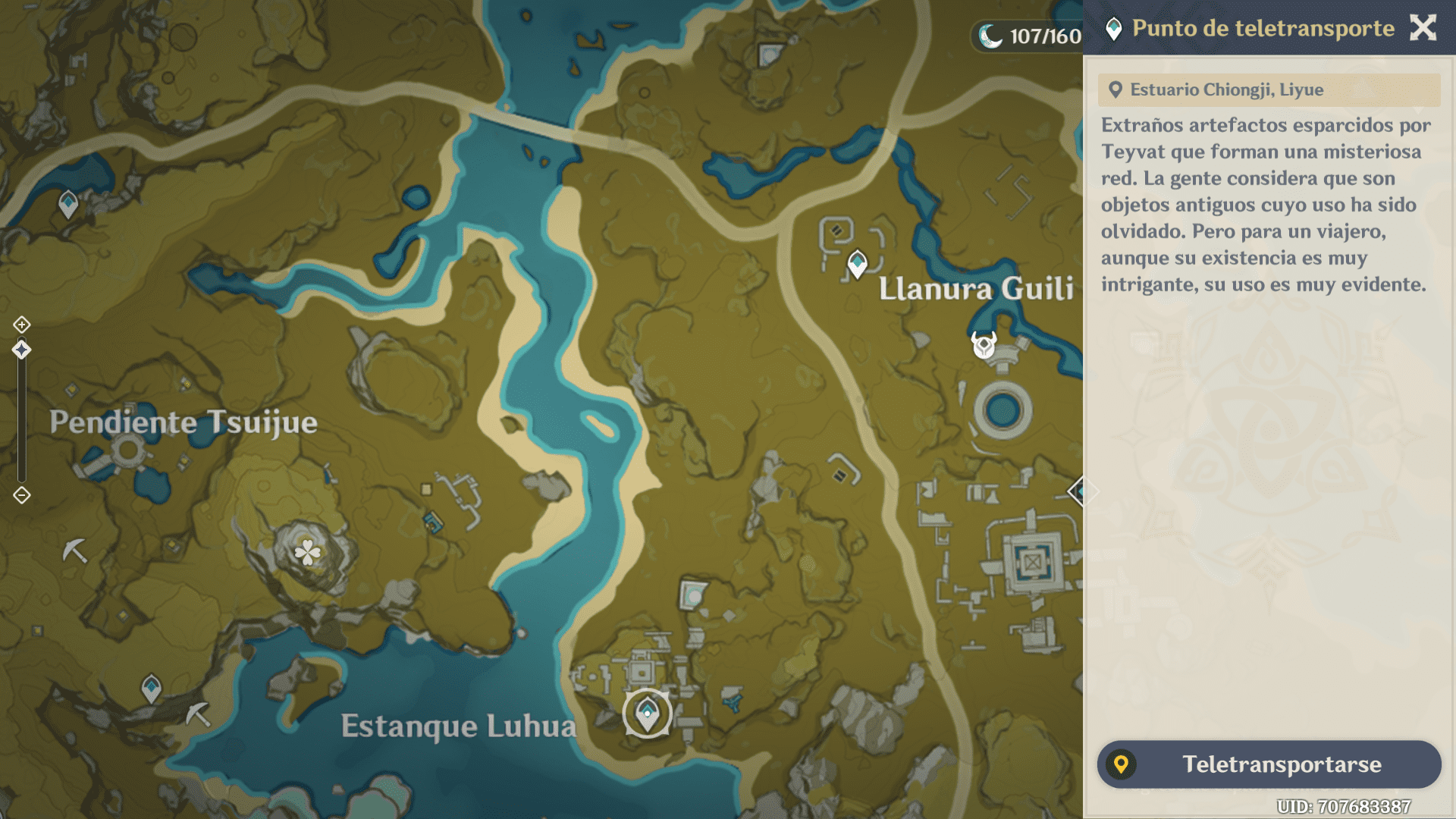Open the resin counter showing 107/160
The height and width of the screenshot is (819, 1456).
(x=1030, y=36)
